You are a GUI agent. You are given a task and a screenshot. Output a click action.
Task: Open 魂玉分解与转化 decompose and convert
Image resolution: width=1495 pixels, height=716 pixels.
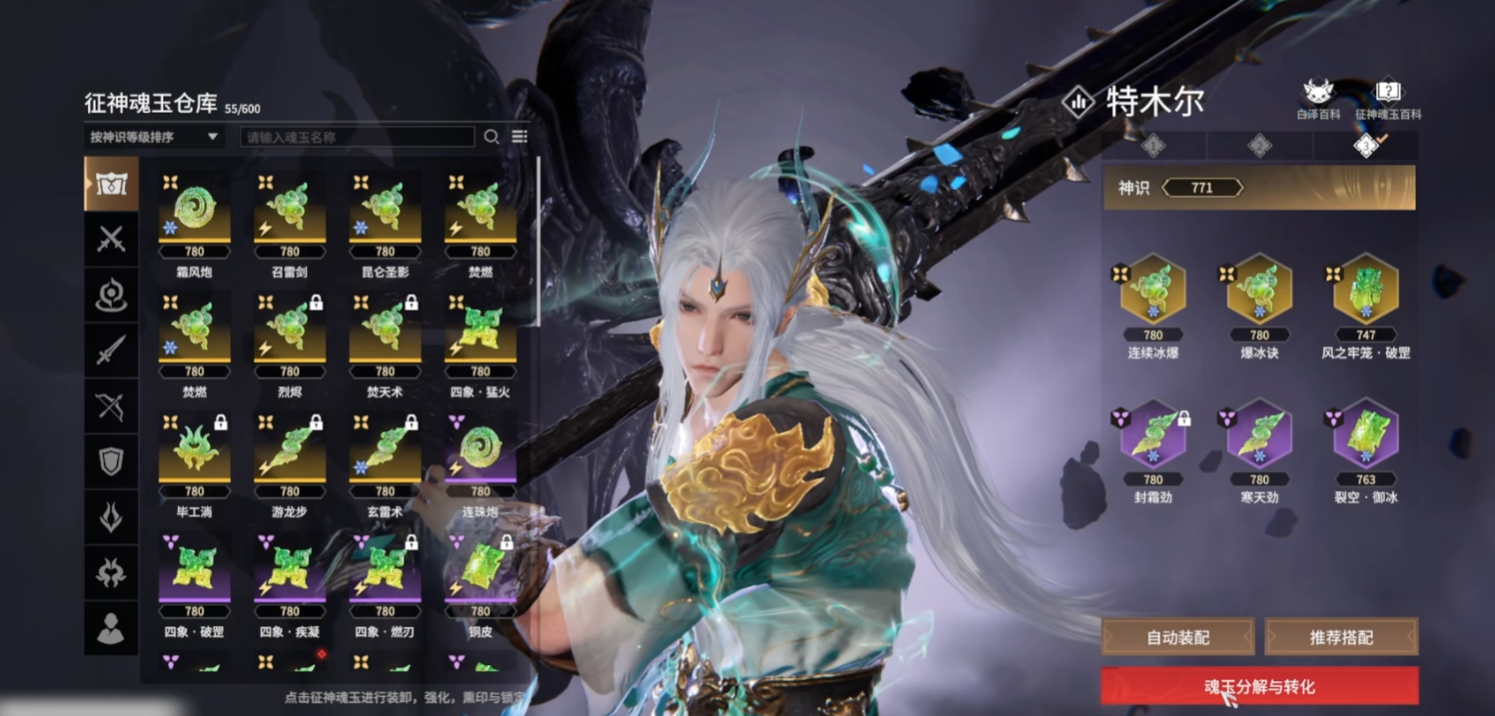pyautogui.click(x=1259, y=686)
